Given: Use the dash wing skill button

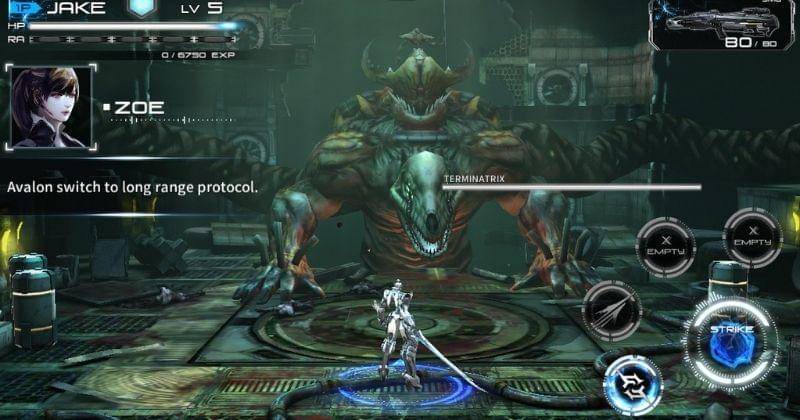Looking at the screenshot, I should [611, 310].
